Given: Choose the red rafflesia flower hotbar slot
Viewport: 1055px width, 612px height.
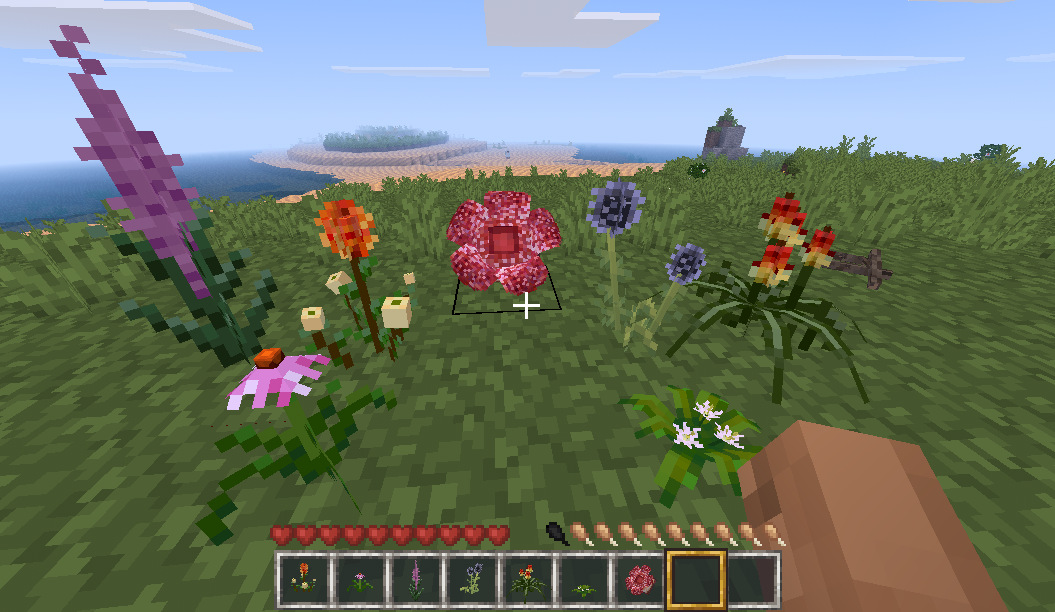Looking at the screenshot, I should [x=638, y=579].
